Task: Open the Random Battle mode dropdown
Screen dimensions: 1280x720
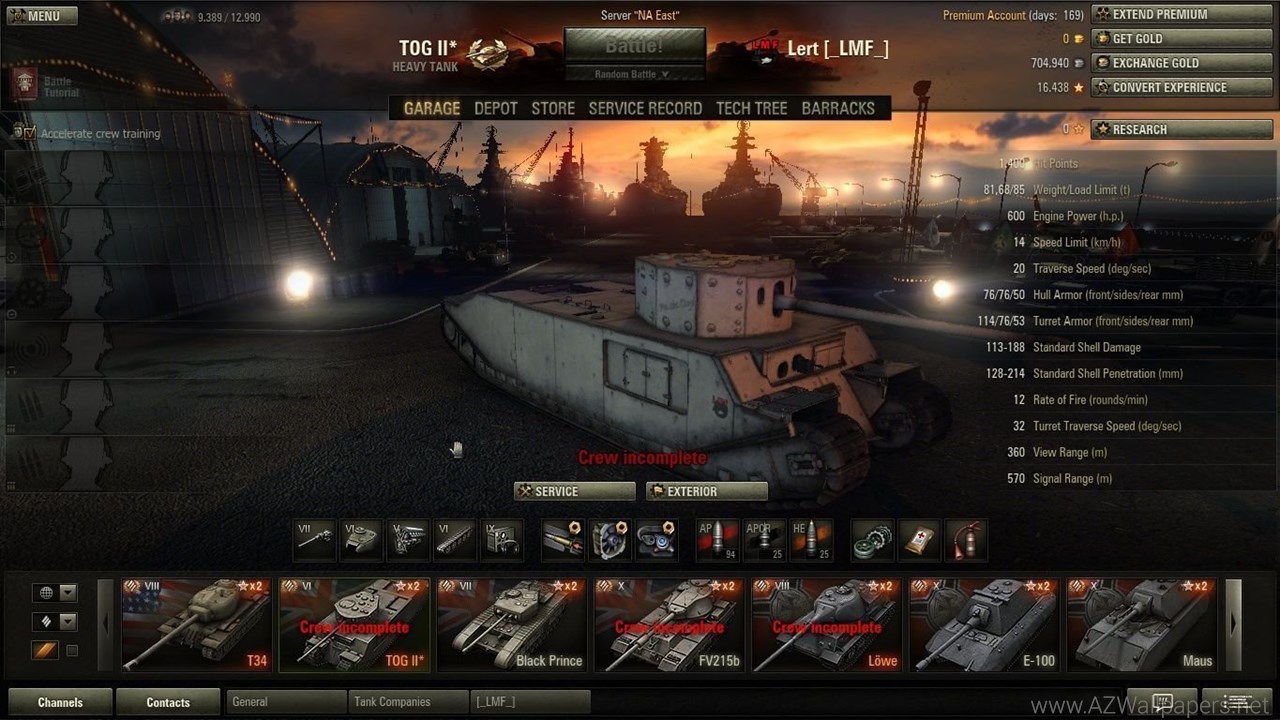Action: click(634, 74)
